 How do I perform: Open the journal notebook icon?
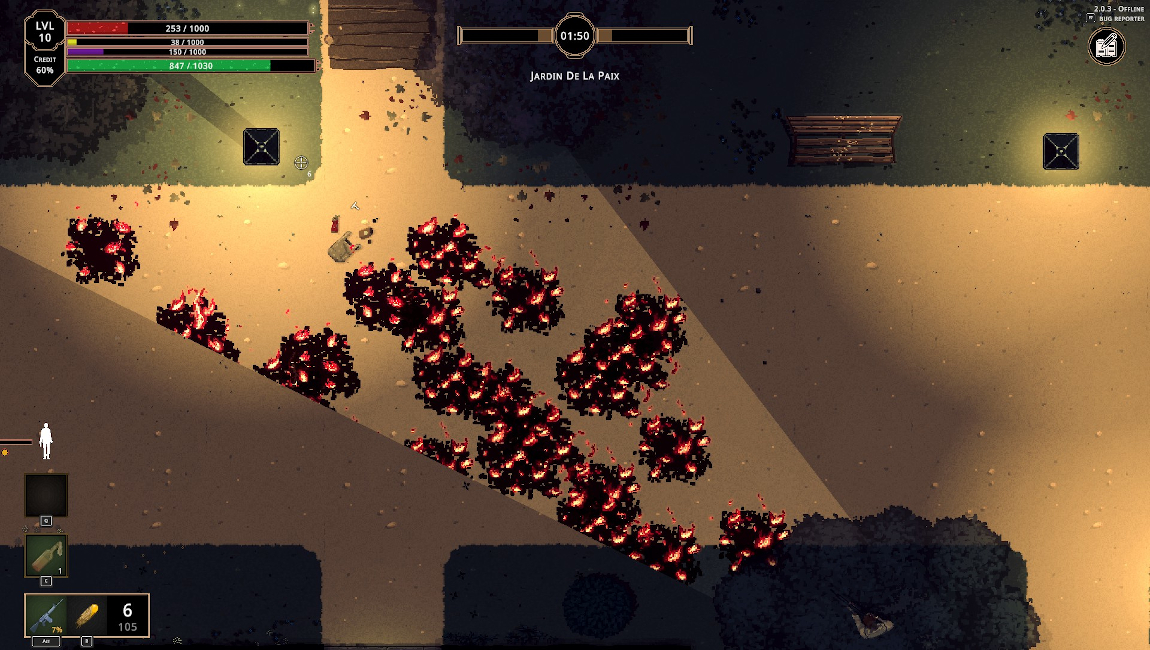point(1106,47)
